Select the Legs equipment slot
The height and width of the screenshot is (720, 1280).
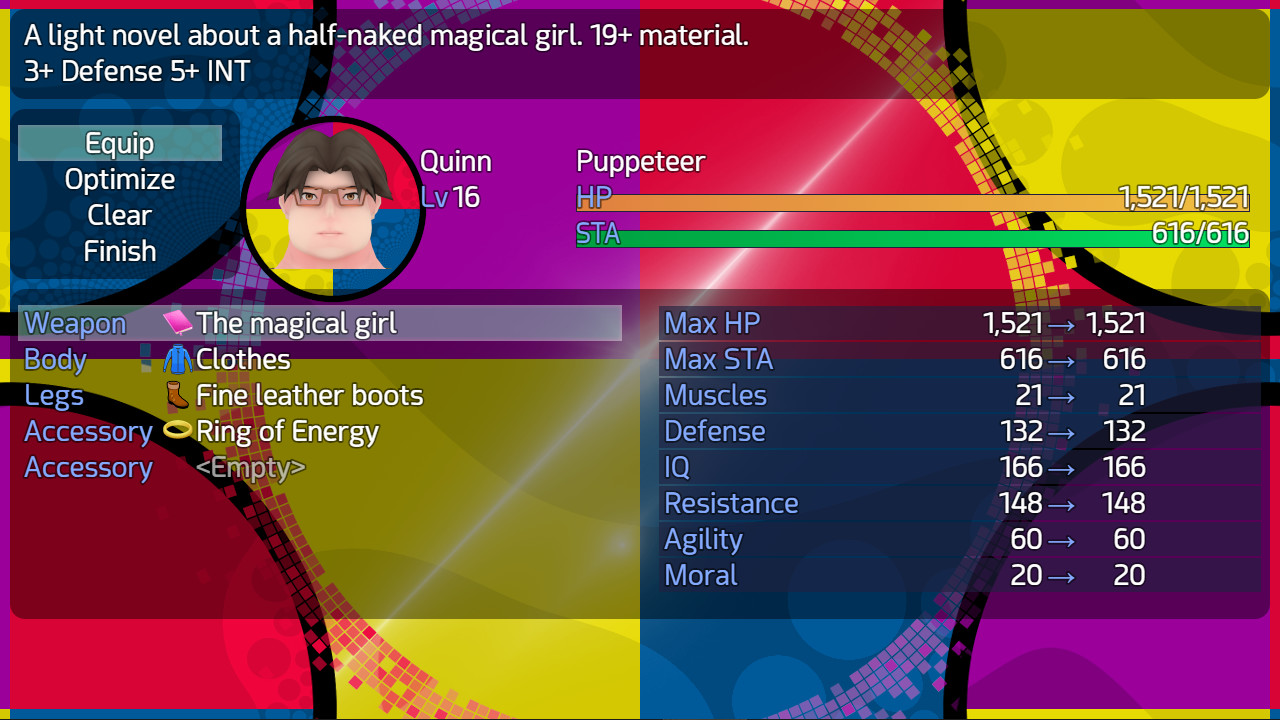(x=54, y=394)
